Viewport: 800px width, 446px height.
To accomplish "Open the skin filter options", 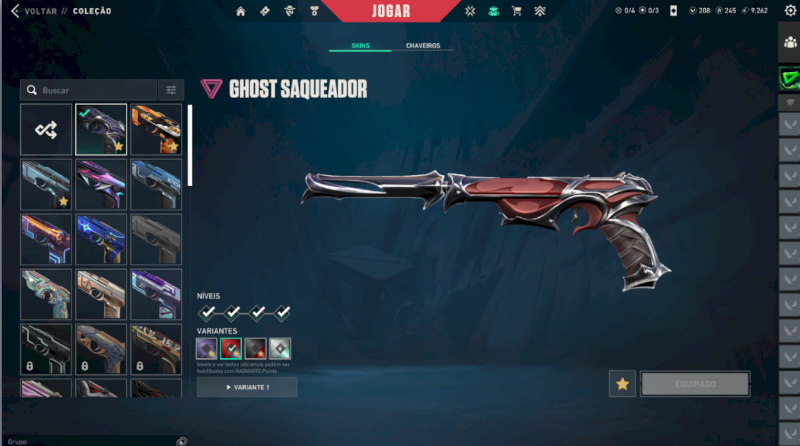I will click(x=171, y=90).
